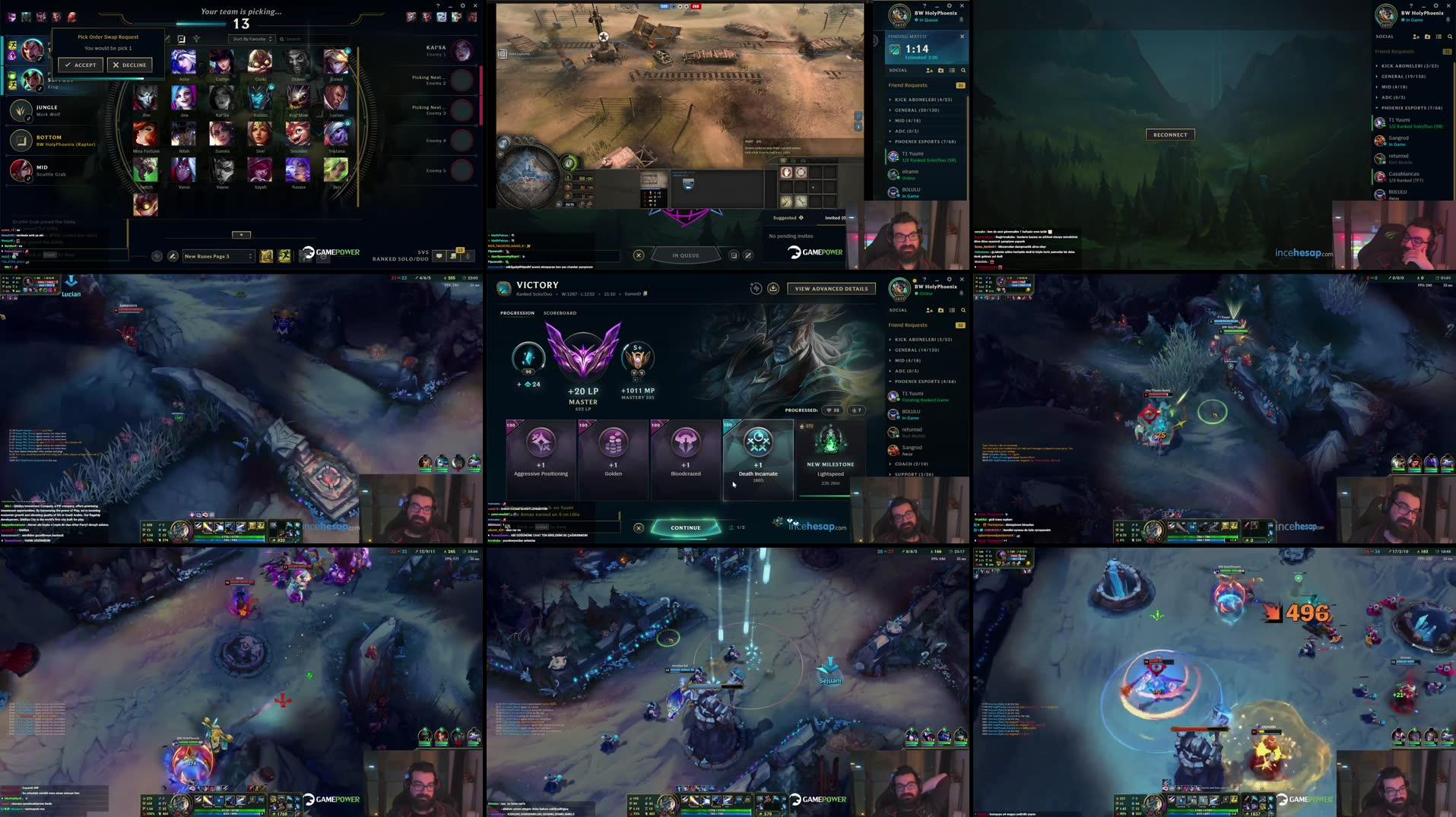Click the highlights rewind icon beside View Advanced Details
The image size is (1456, 817).
756,288
